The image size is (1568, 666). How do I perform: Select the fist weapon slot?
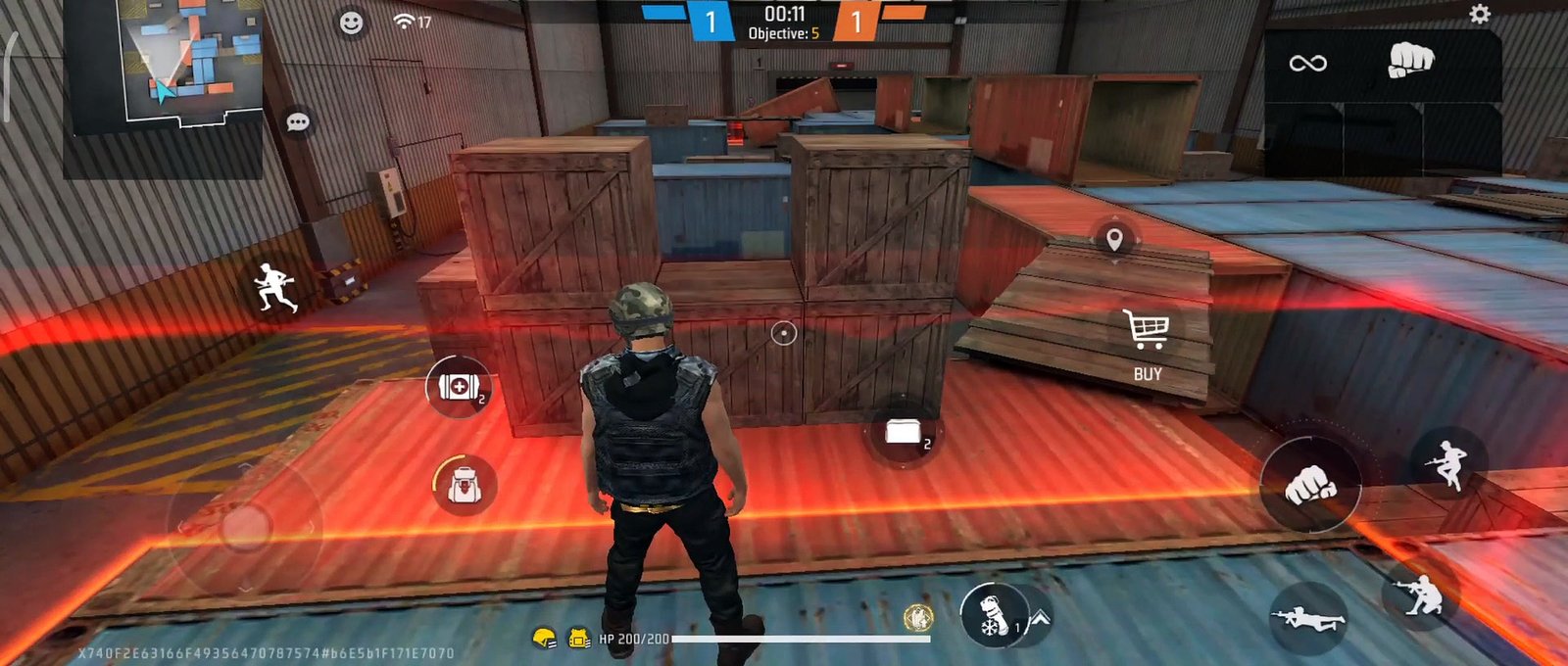tap(1410, 61)
